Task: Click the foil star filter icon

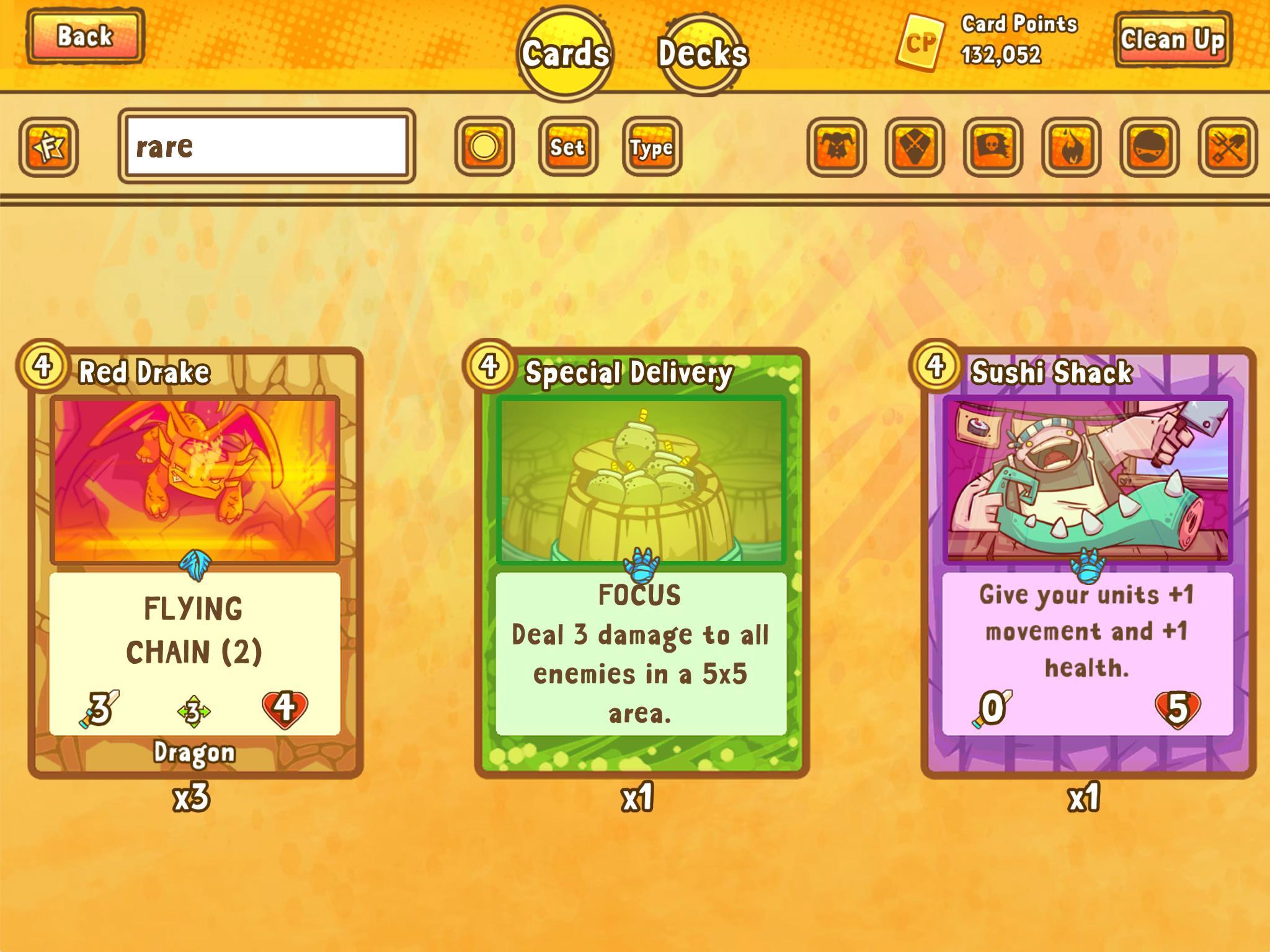Action: click(x=50, y=146)
